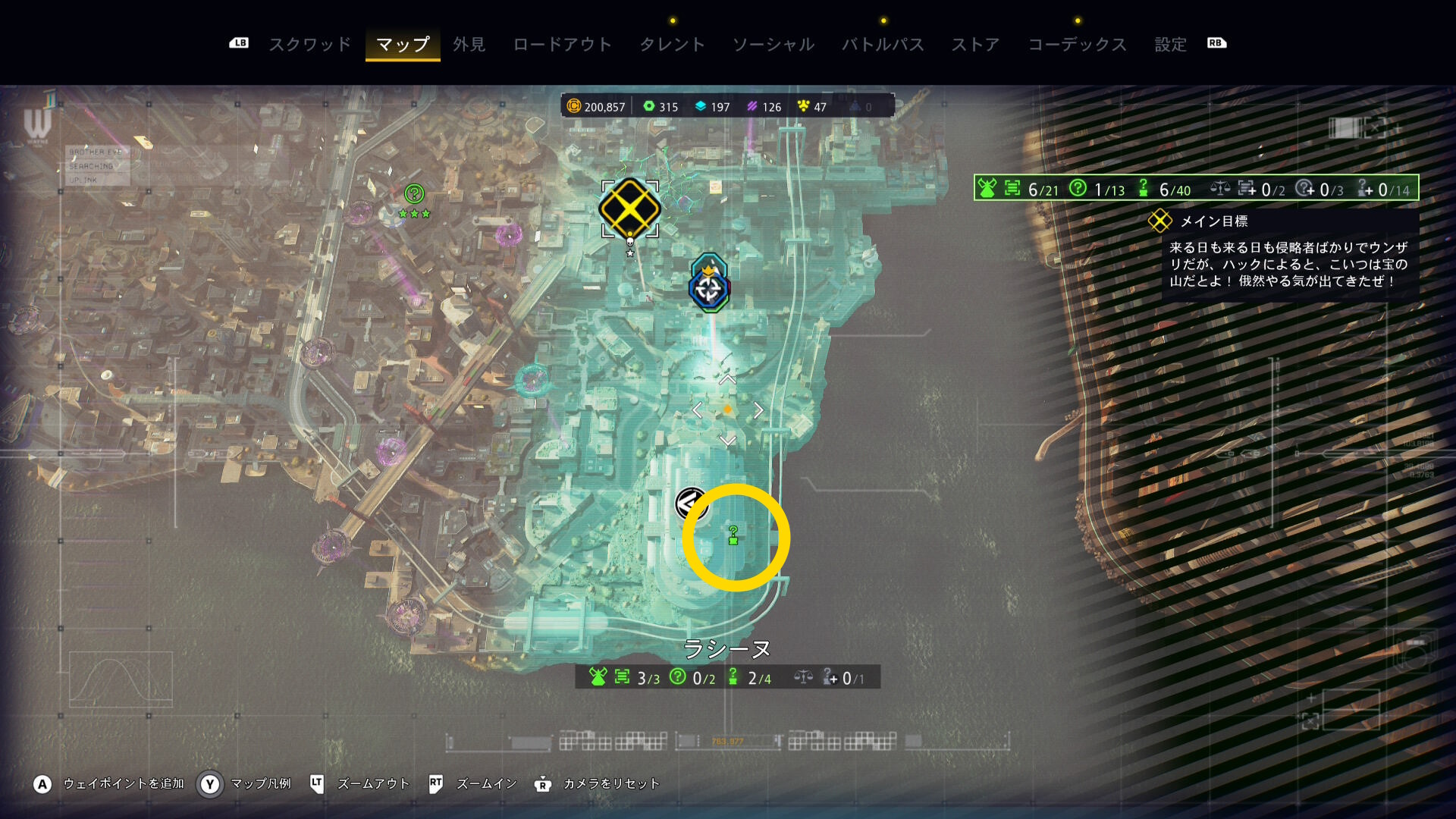Go to the ロードアウト tab

tap(562, 45)
